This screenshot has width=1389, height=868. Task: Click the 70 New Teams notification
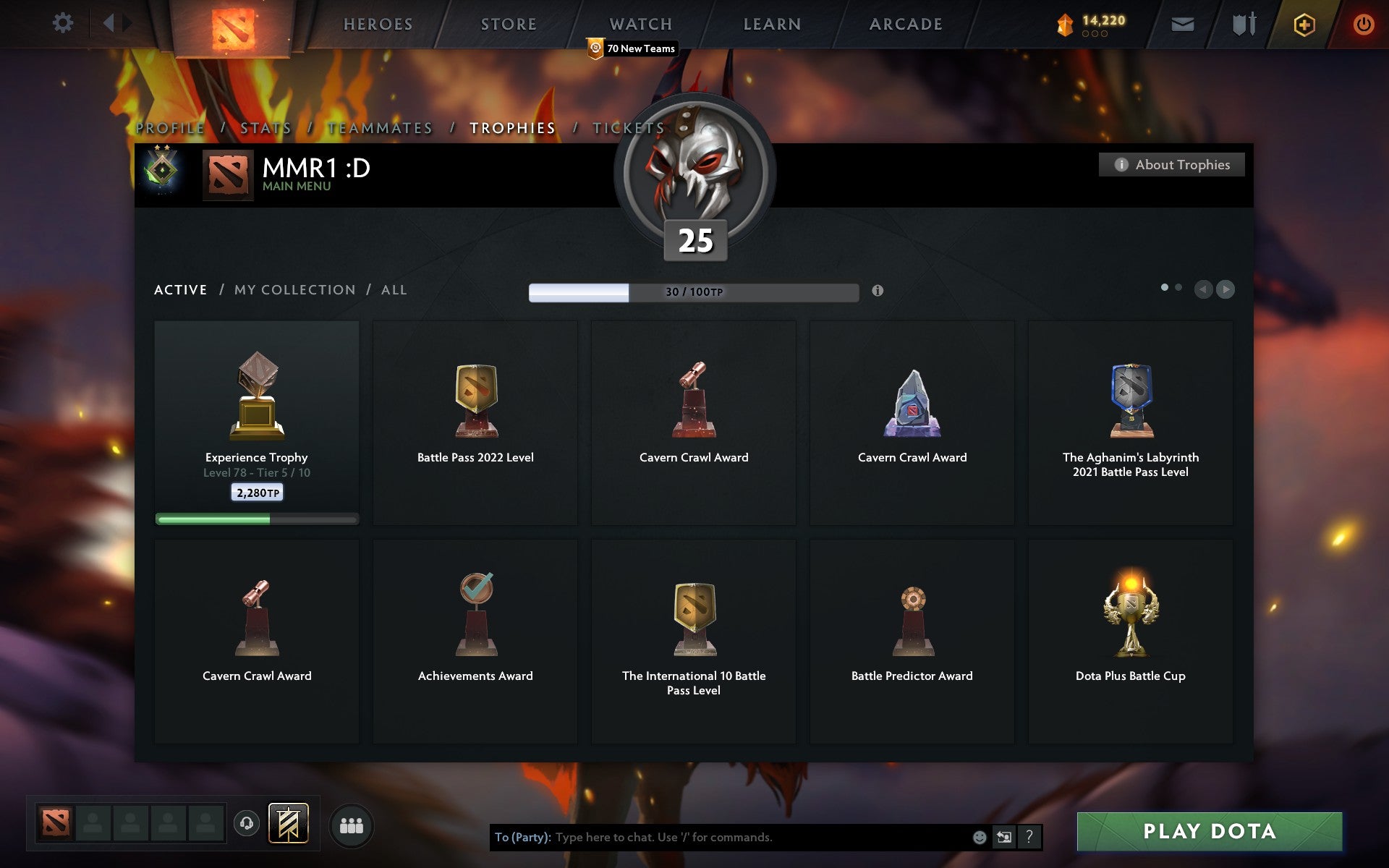[x=633, y=48]
